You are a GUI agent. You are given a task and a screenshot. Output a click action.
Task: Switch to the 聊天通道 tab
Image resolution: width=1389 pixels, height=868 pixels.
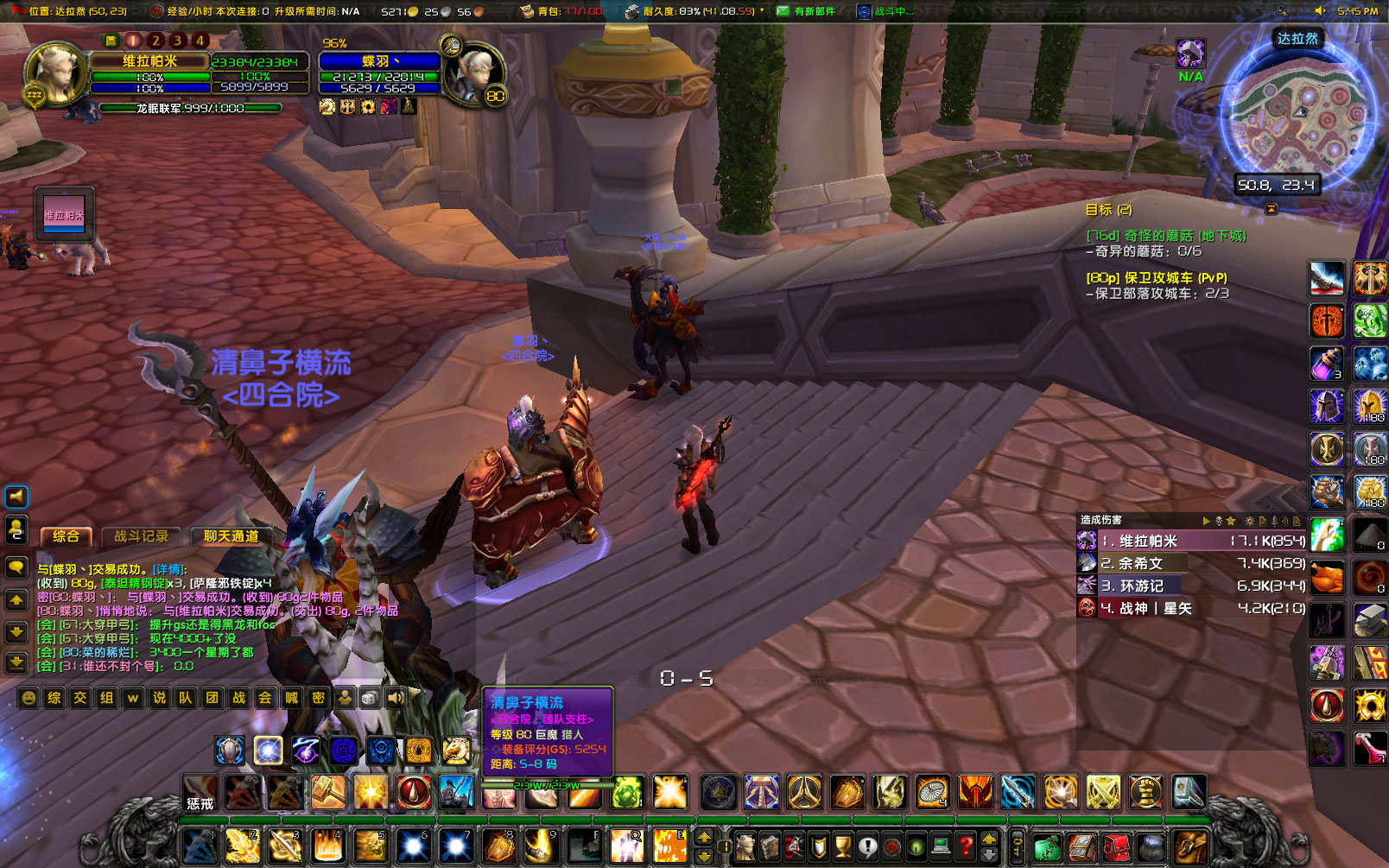pyautogui.click(x=231, y=536)
